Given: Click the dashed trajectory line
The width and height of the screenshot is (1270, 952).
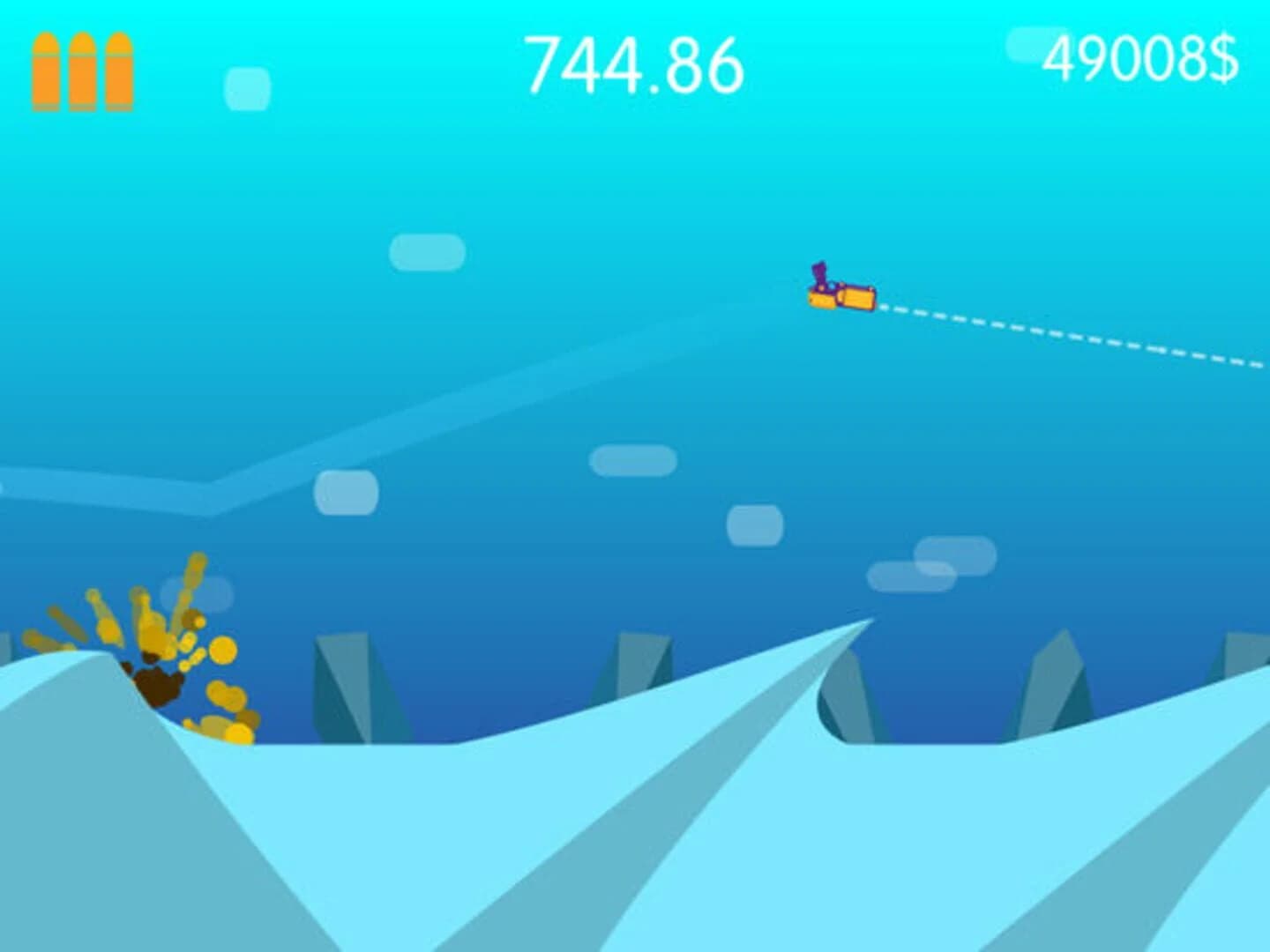Looking at the screenshot, I should [1058, 335].
